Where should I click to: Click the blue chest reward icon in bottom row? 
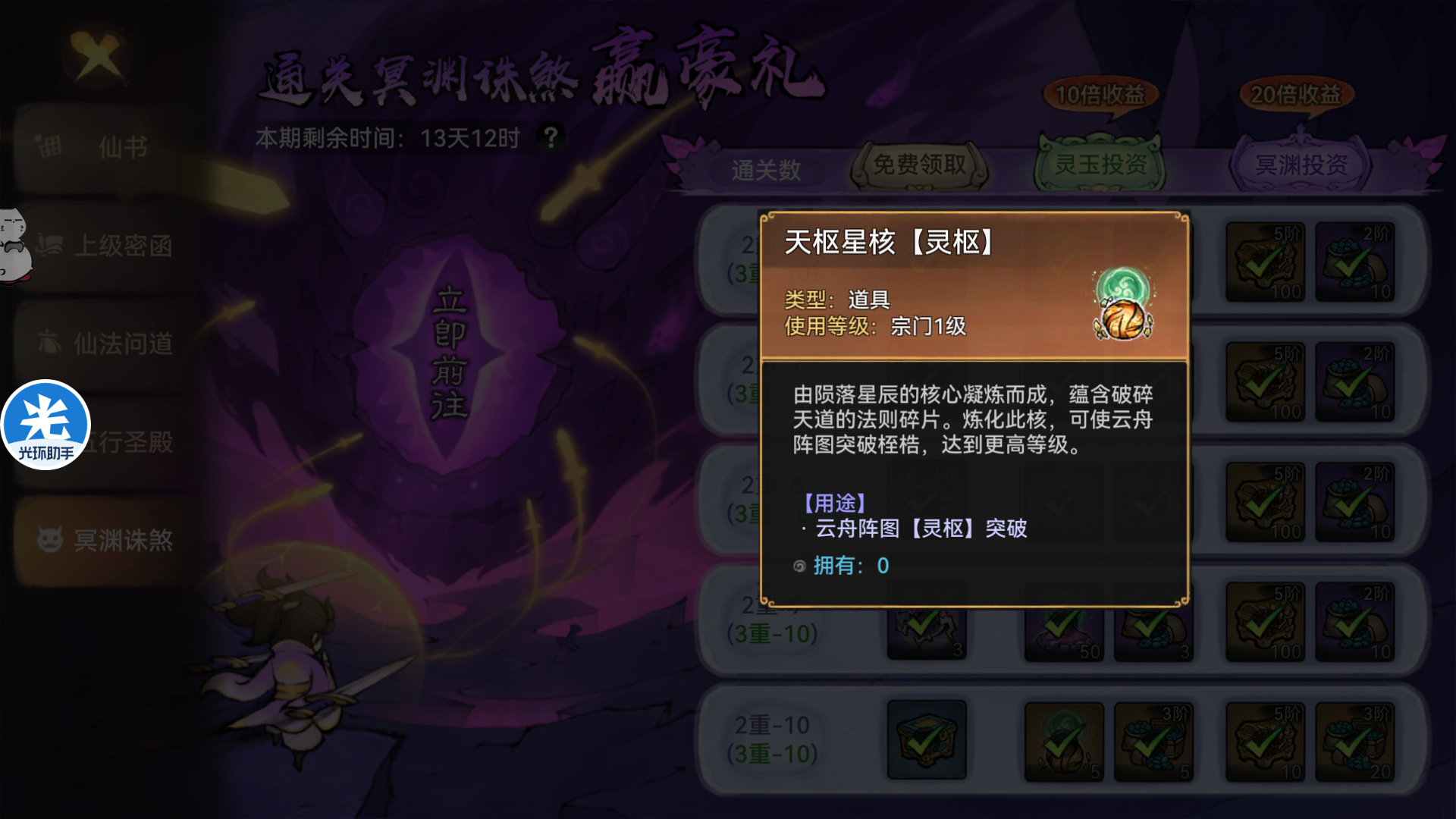[927, 738]
